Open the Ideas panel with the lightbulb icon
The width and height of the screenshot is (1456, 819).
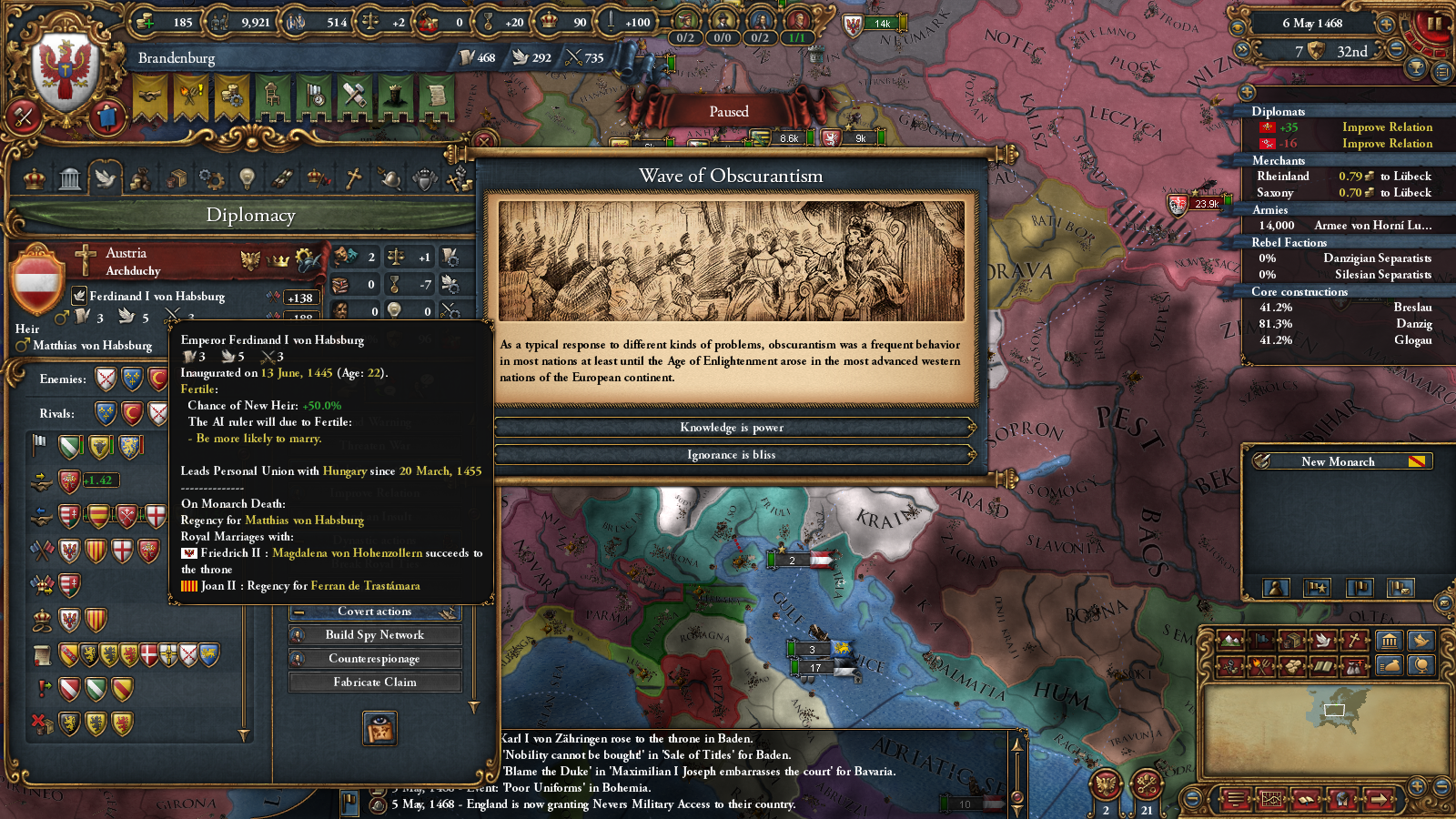(x=248, y=178)
